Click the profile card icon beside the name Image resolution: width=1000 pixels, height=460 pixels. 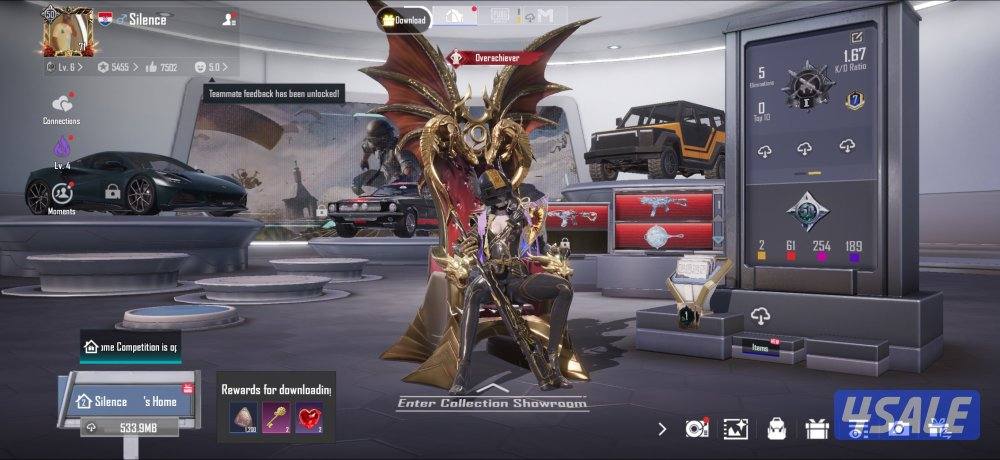click(x=230, y=19)
